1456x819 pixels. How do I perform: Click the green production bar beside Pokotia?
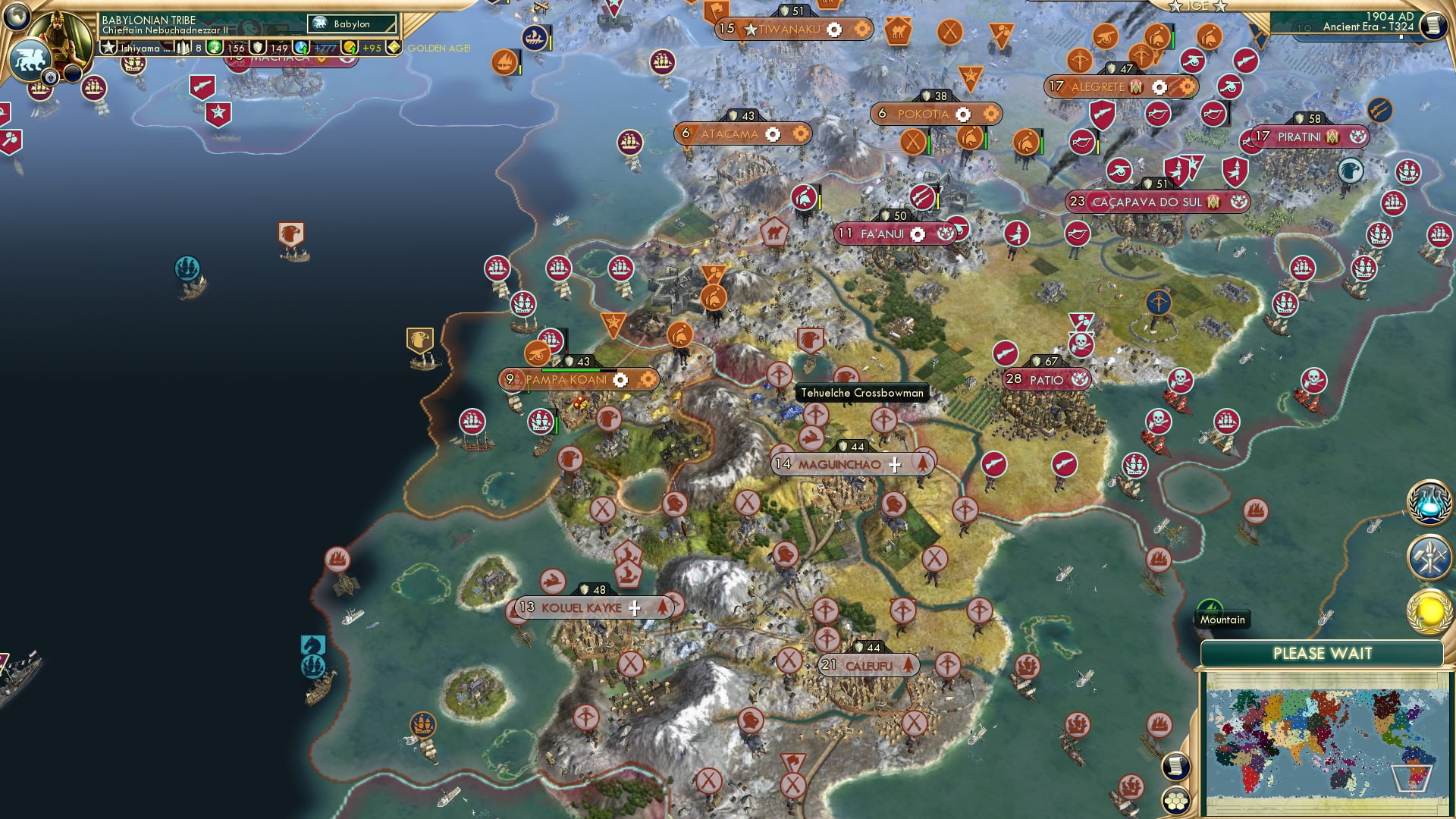point(929,141)
